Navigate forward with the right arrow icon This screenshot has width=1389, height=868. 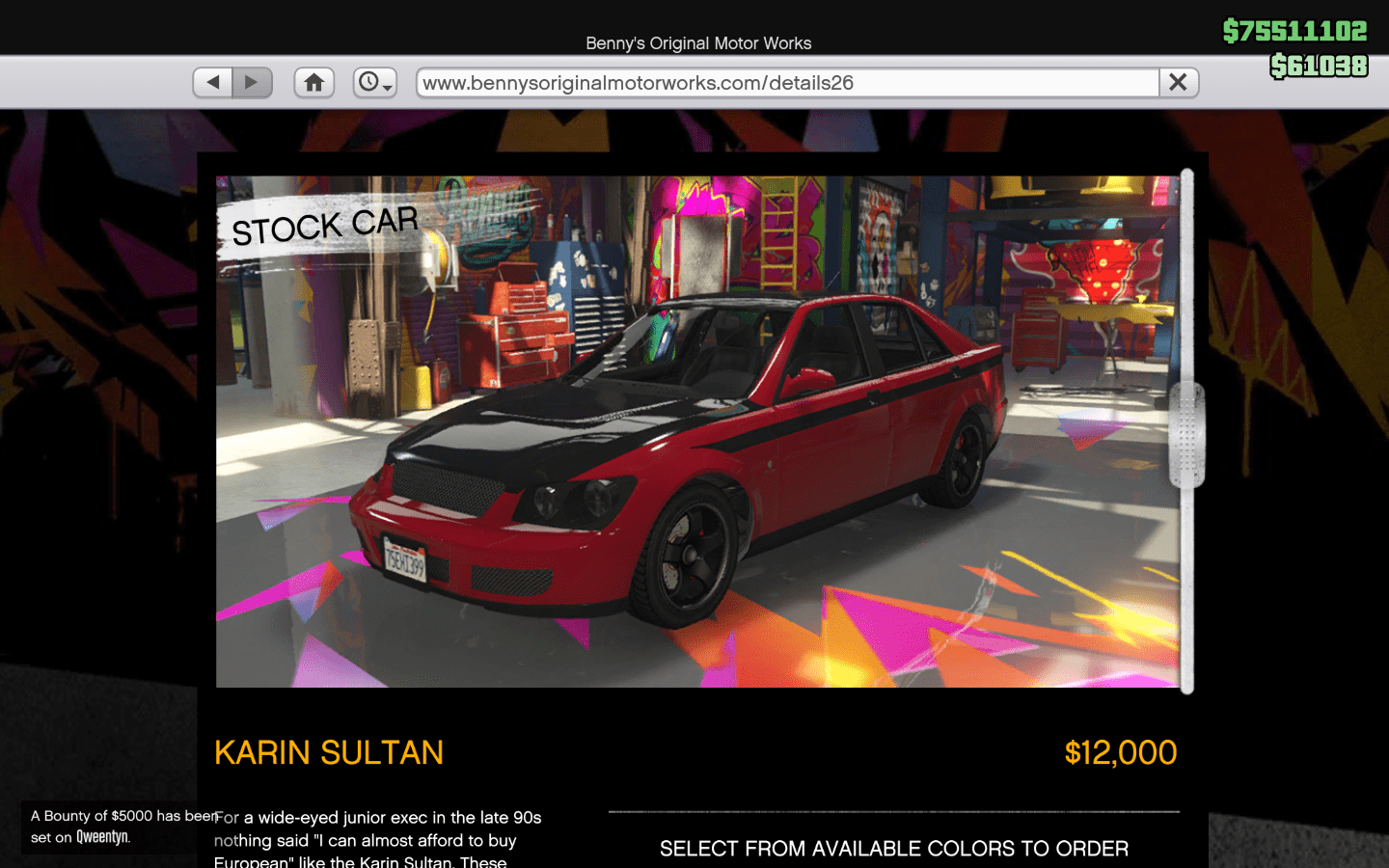pos(252,82)
